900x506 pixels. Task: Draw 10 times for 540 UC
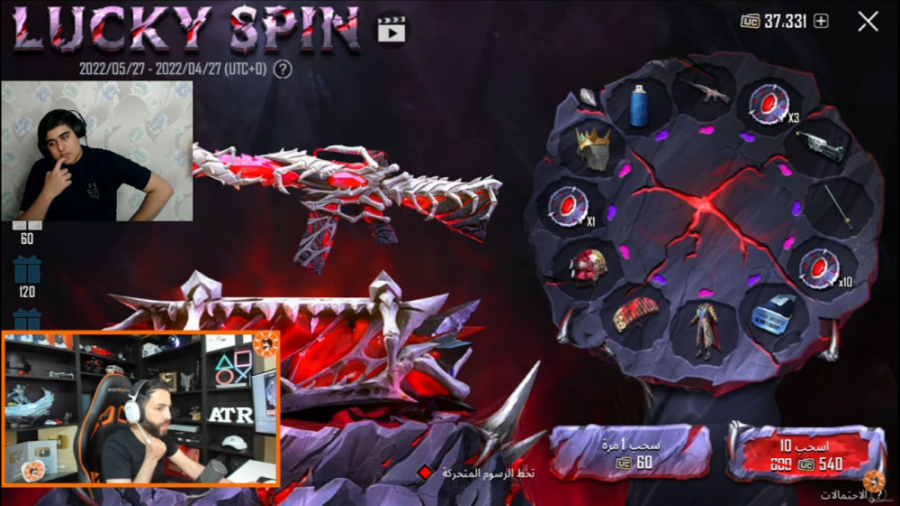804,453
